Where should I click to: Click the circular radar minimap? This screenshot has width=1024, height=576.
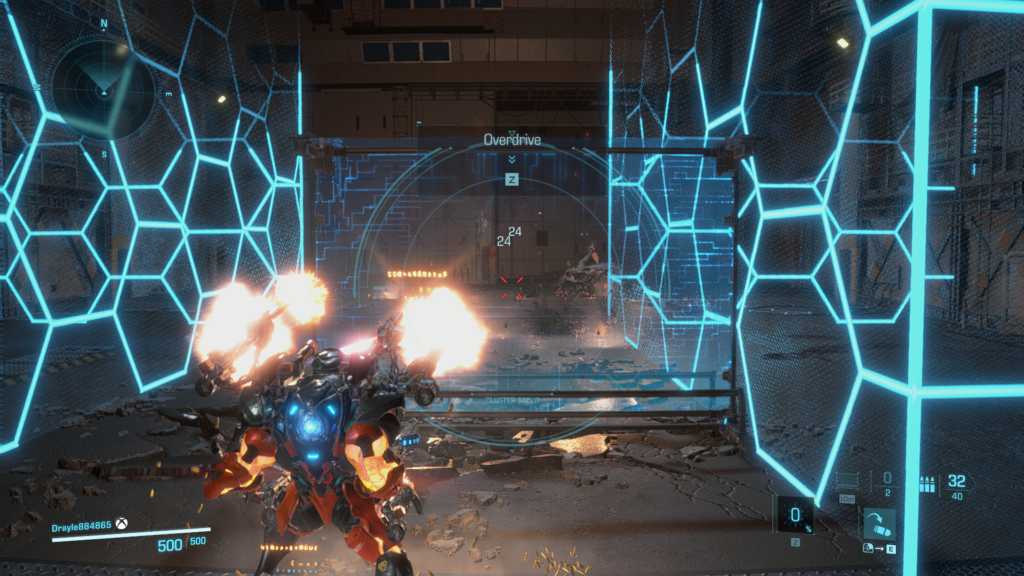[103, 88]
